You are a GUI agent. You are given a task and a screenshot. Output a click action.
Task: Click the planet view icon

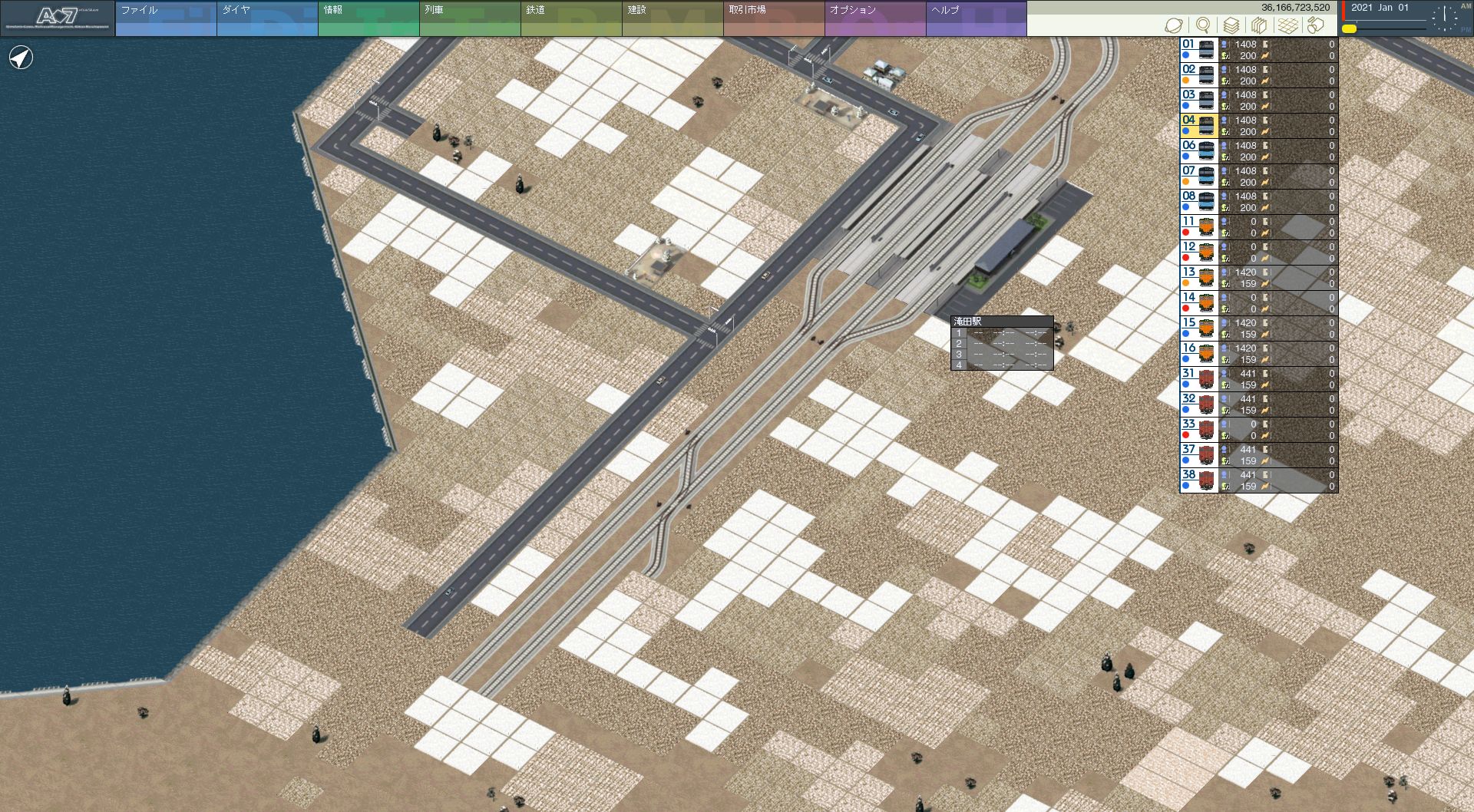tap(1173, 25)
